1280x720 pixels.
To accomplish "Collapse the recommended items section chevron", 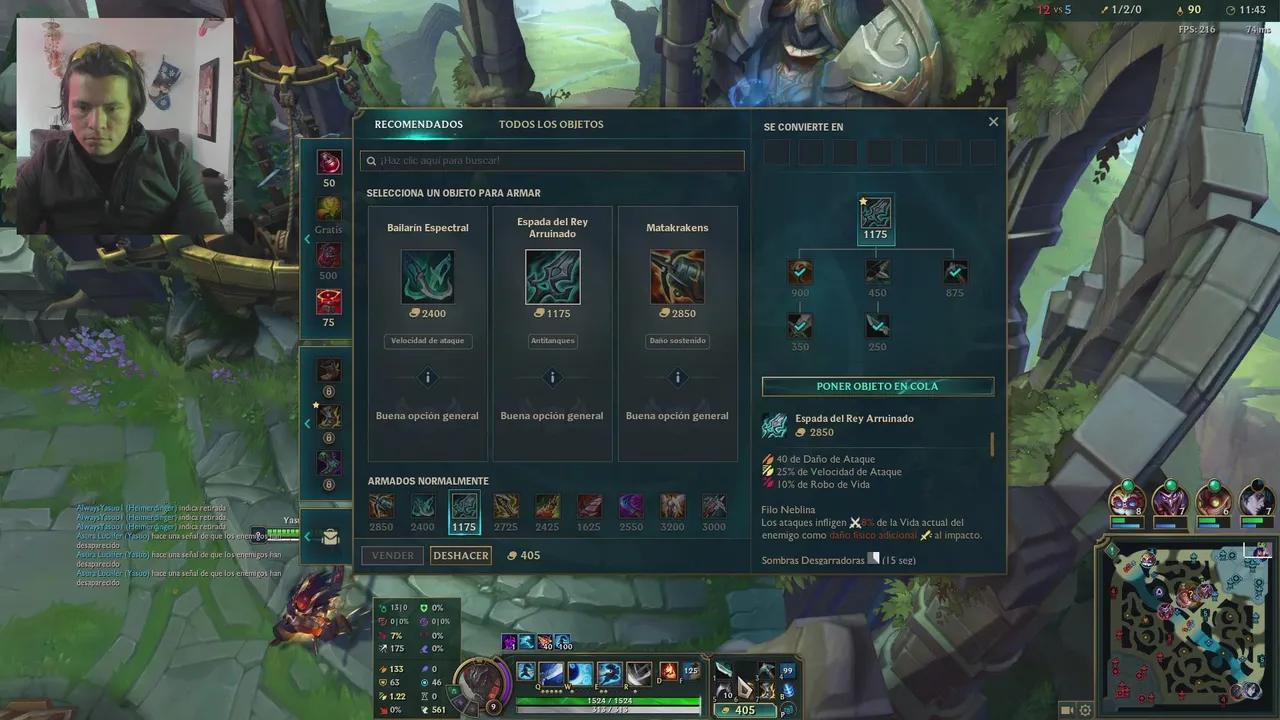I will click(x=307, y=423).
